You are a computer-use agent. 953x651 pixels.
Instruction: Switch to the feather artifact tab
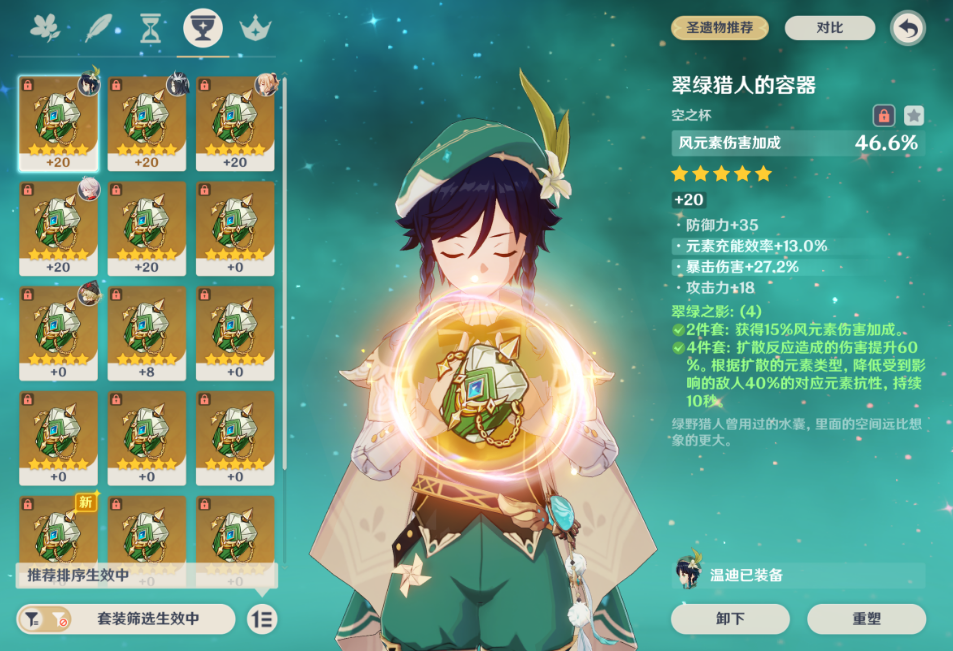[98, 28]
